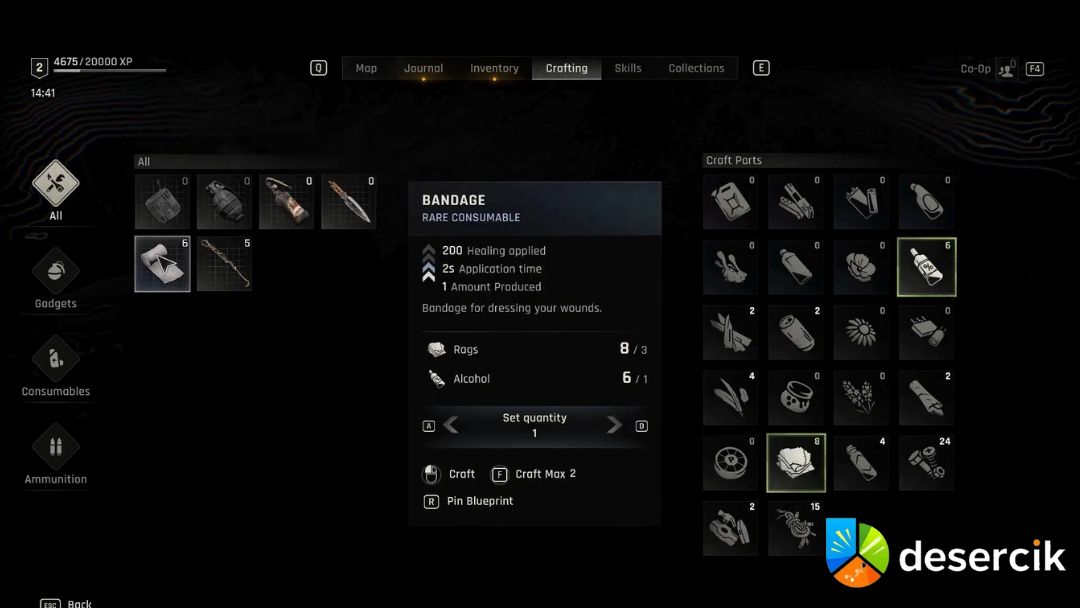Open the Map tab
The height and width of the screenshot is (608, 1080).
click(366, 68)
